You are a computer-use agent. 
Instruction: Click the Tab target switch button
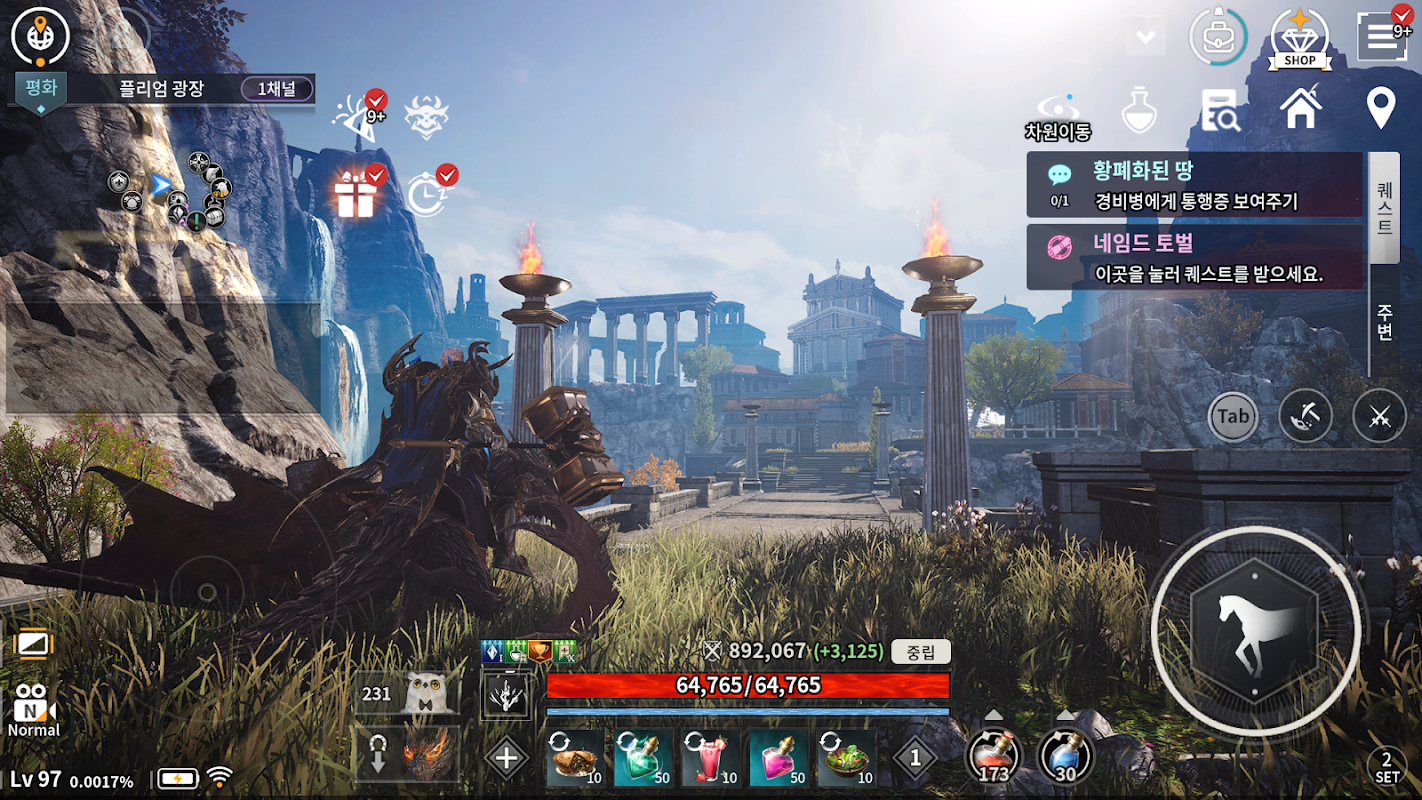pos(1233,416)
